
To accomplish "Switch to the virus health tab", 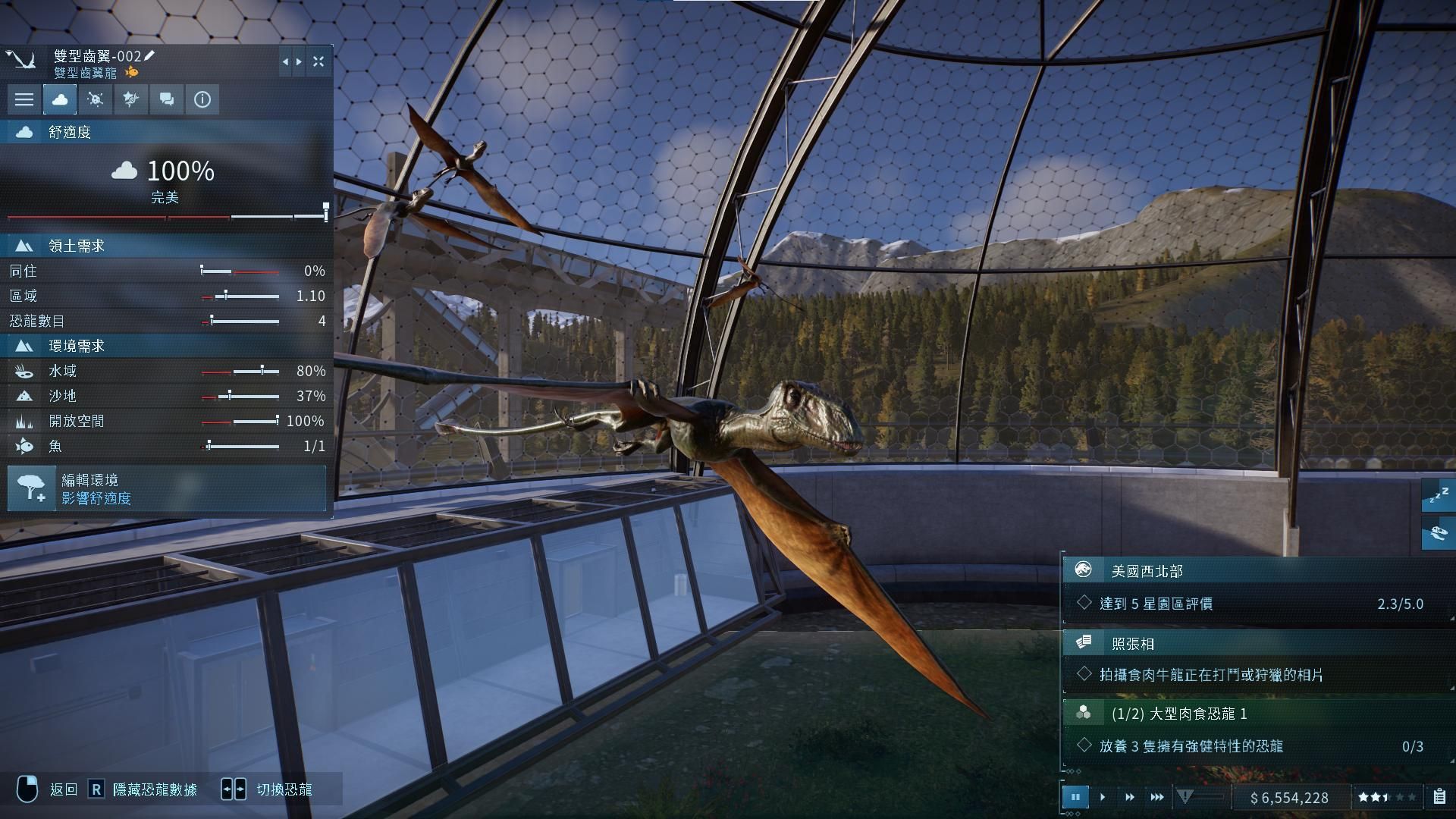I will coord(96,99).
